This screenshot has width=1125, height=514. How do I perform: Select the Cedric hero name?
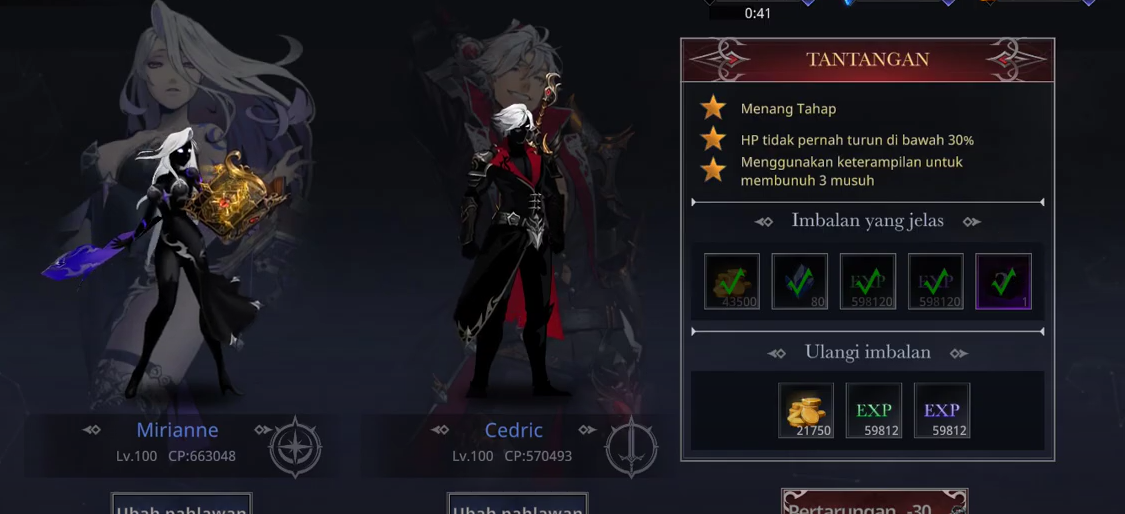[513, 430]
